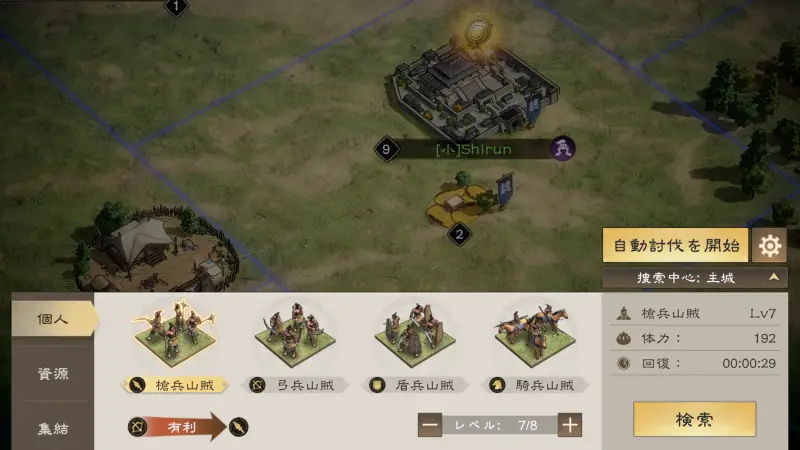The image size is (800, 450).
Task: Pick the 盾兵山賊 shield bandit tile
Action: [413, 337]
